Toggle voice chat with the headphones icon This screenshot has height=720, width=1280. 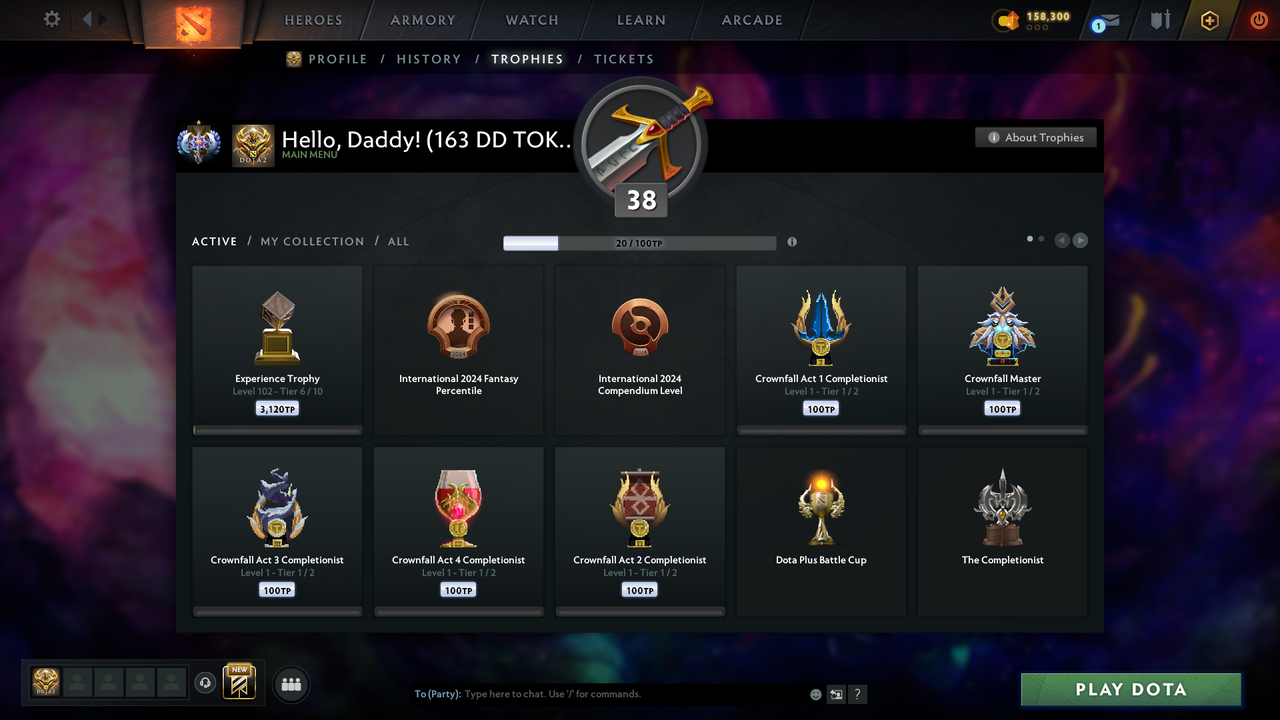point(207,682)
